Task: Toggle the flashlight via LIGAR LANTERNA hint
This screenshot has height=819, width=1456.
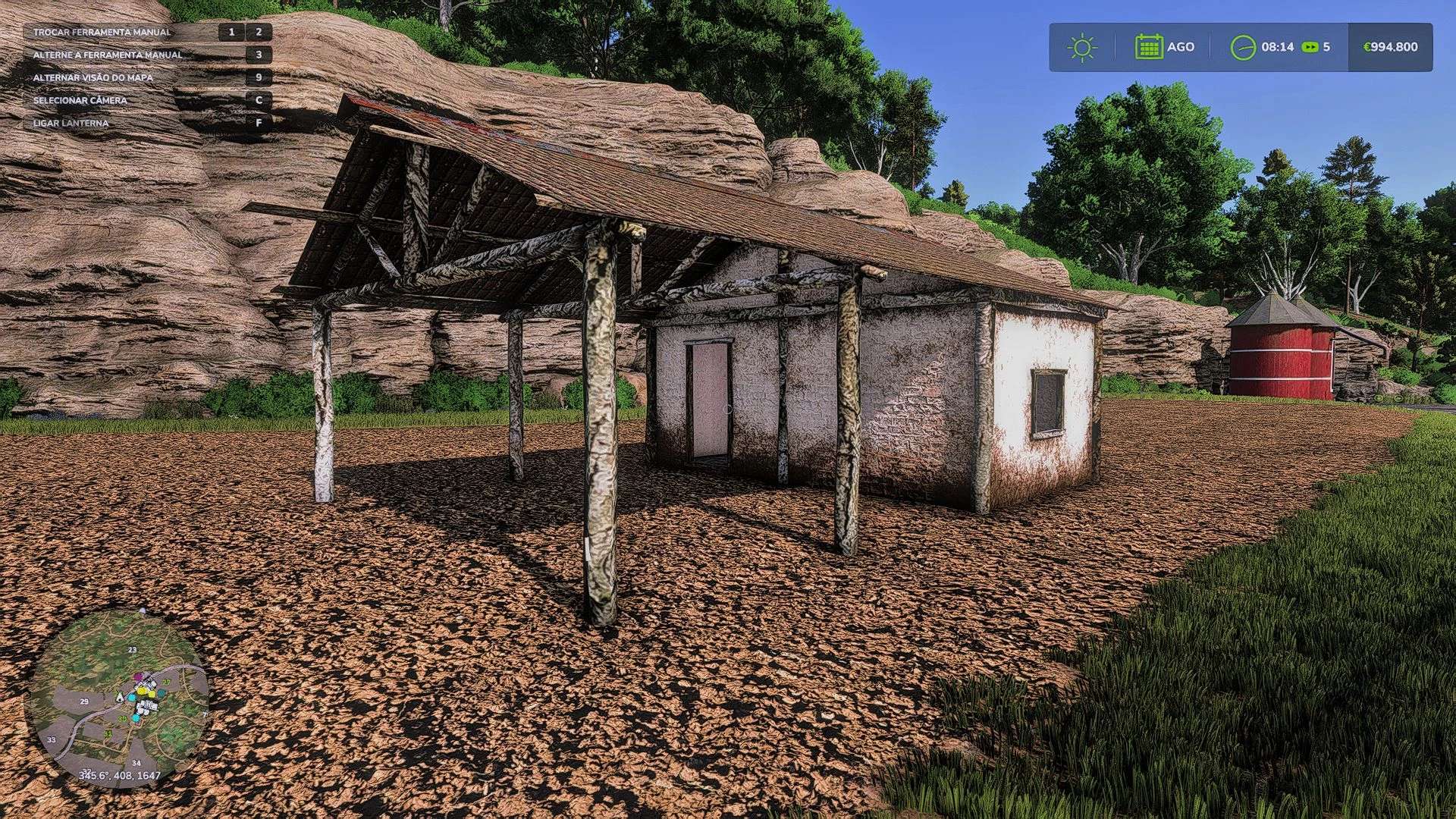Action: pos(70,122)
